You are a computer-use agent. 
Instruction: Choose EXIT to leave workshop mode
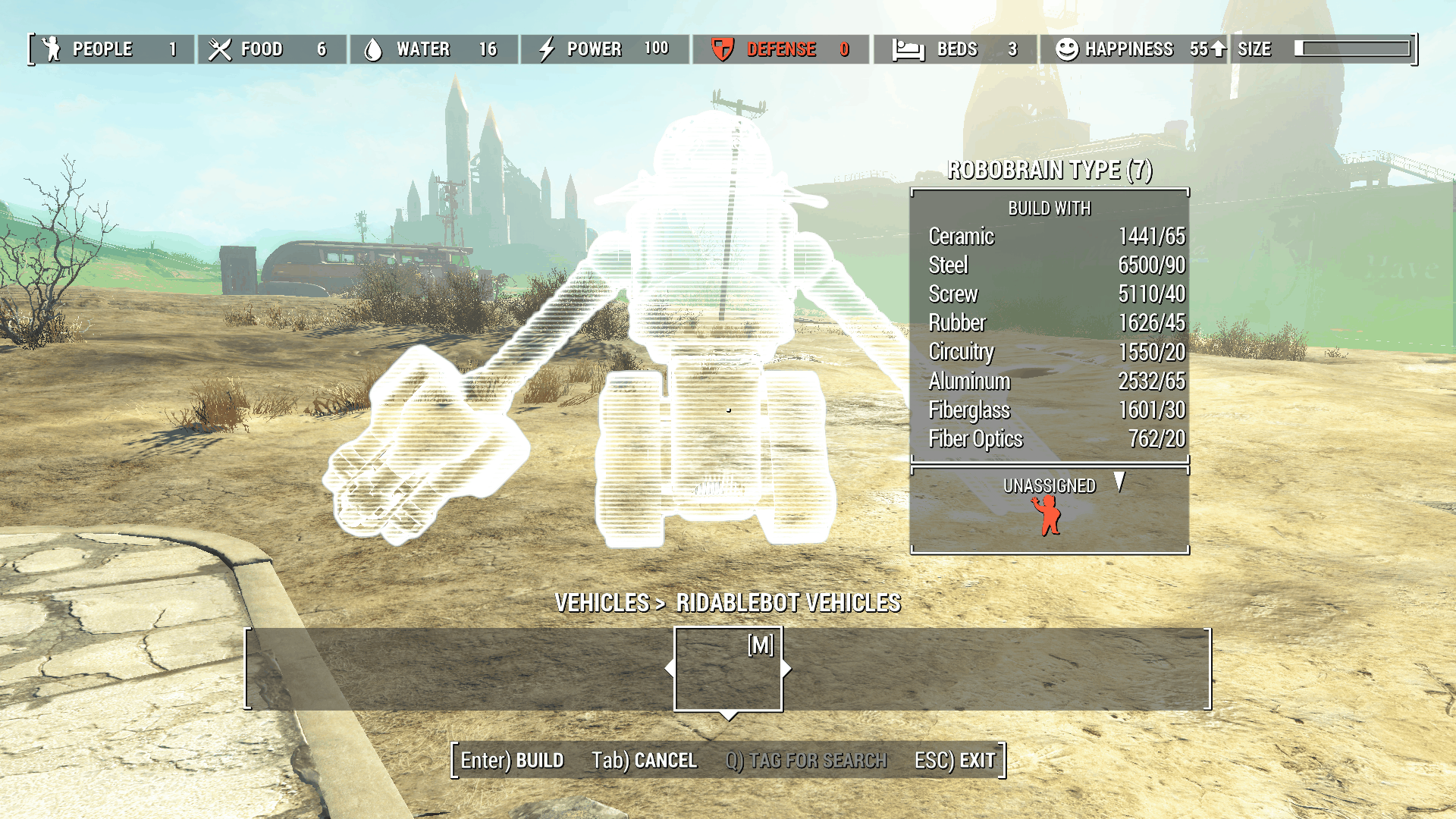pos(955,761)
